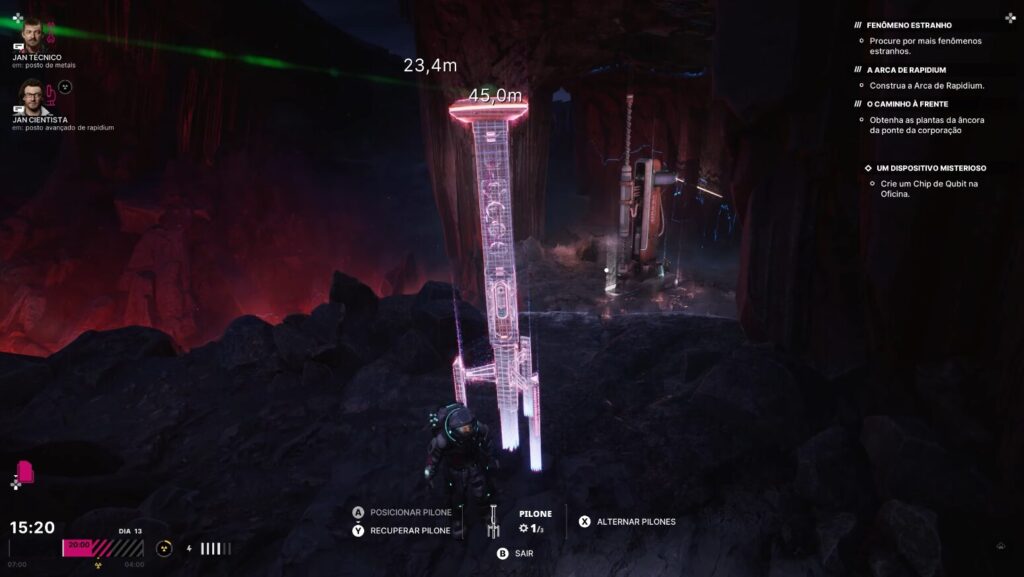Open the Fenômeno Estranho objective
The width and height of the screenshot is (1024, 577).
(x=909, y=25)
